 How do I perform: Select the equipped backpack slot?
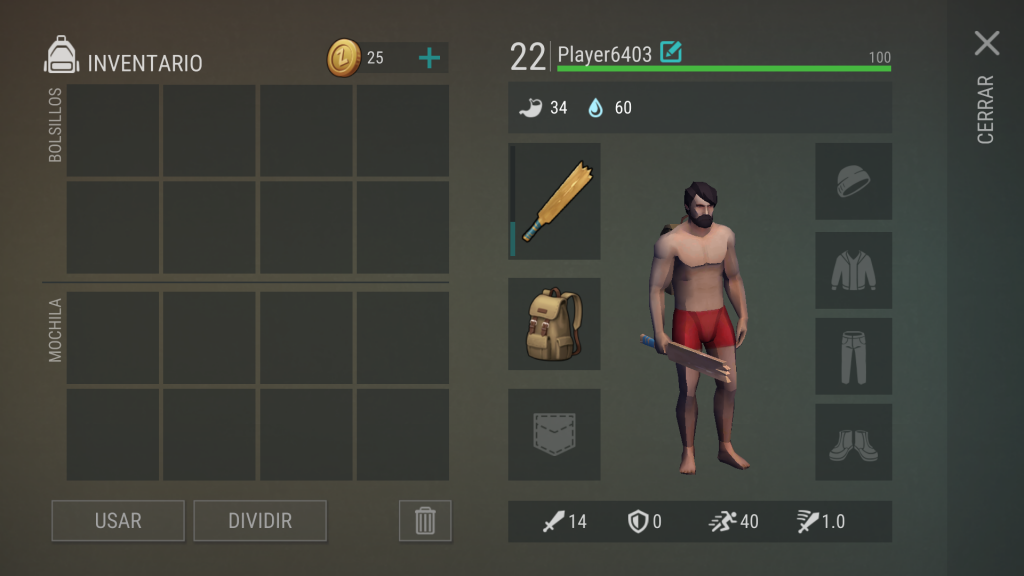pyautogui.click(x=554, y=324)
